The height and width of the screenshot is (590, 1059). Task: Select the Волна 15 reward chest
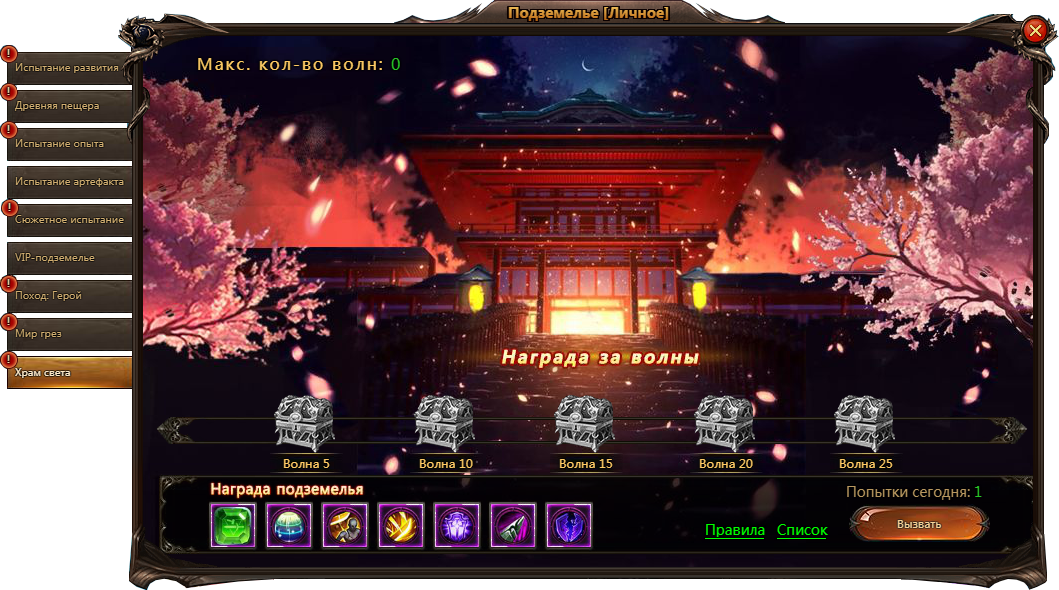coord(585,423)
